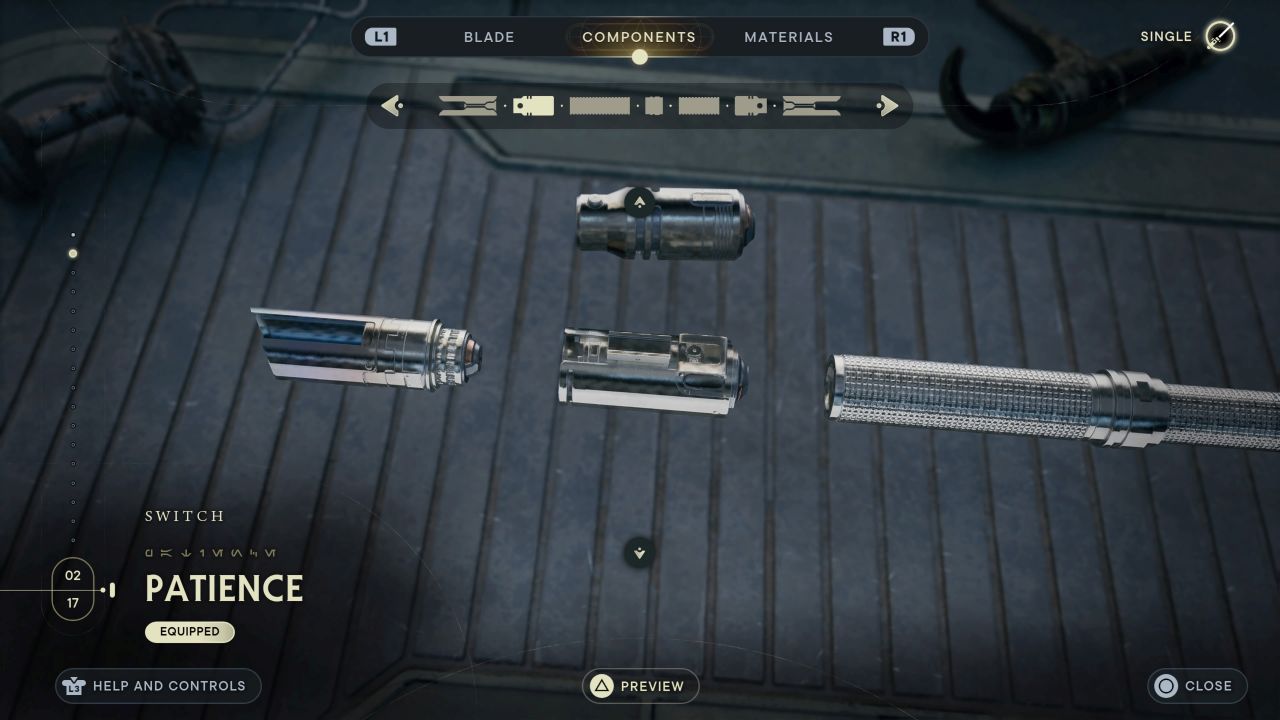Pick the equipped switch piece in center
The height and width of the screenshot is (720, 1280).
(x=650, y=372)
